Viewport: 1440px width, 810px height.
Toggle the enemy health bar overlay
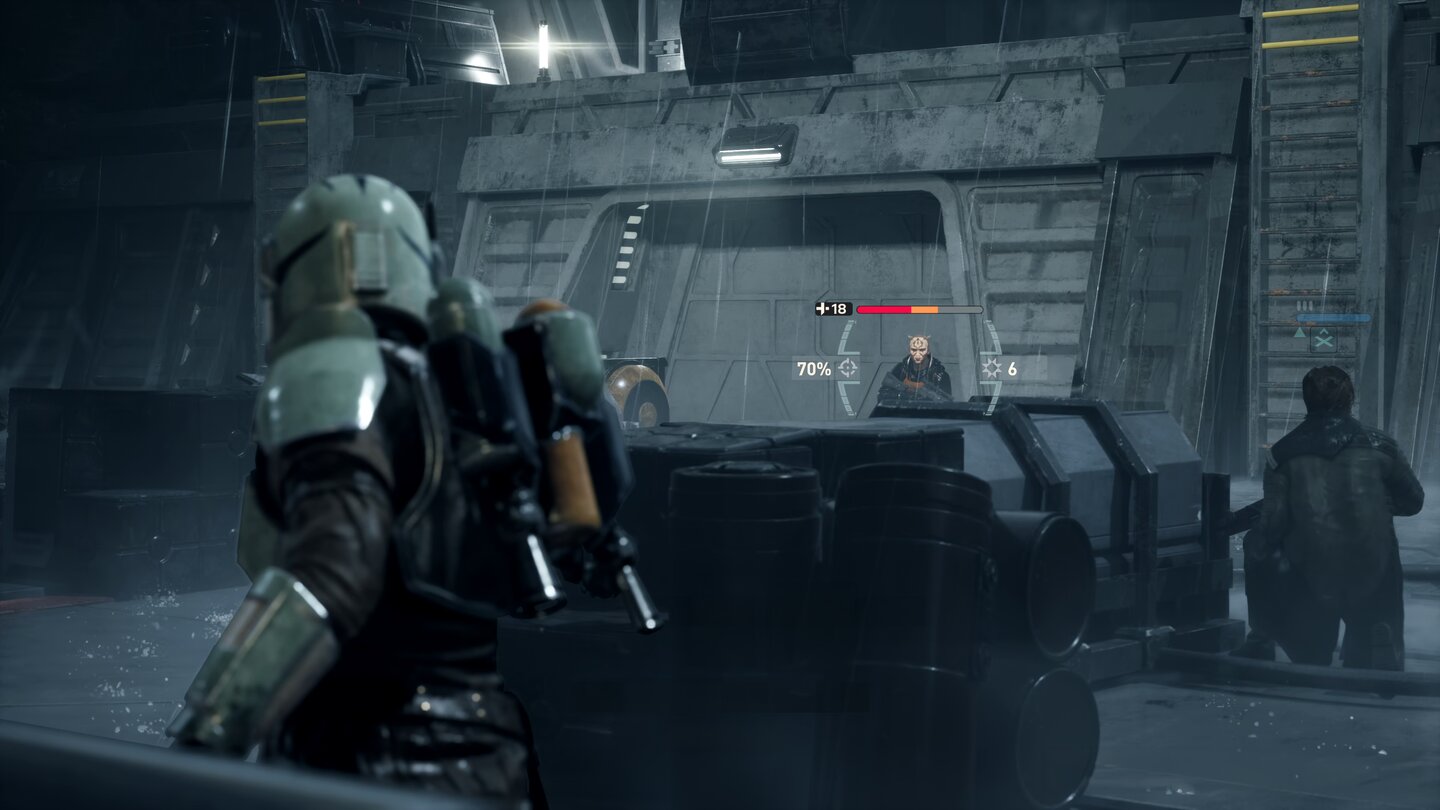pos(918,309)
